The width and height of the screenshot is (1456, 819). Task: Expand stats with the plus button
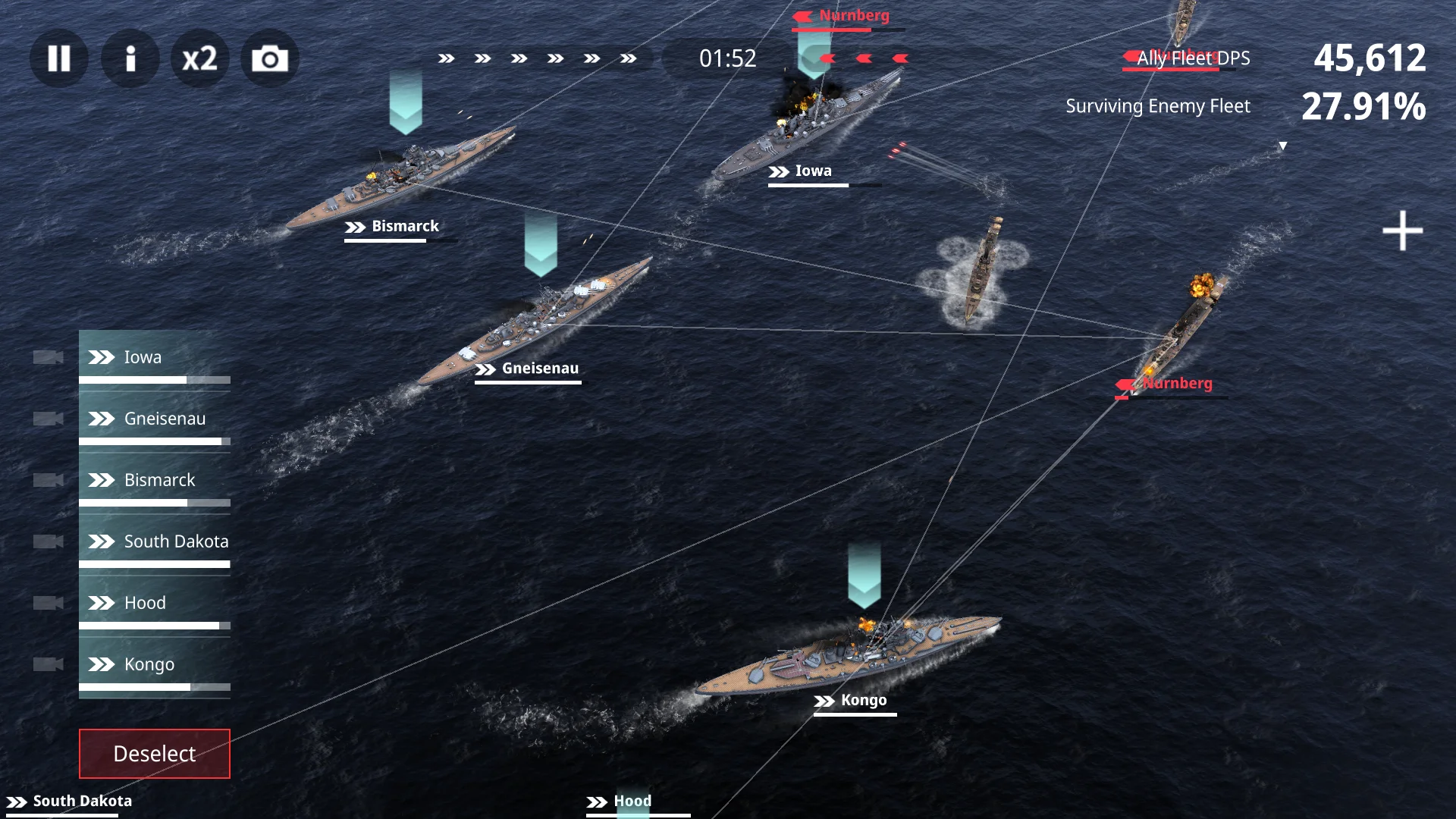click(1402, 231)
